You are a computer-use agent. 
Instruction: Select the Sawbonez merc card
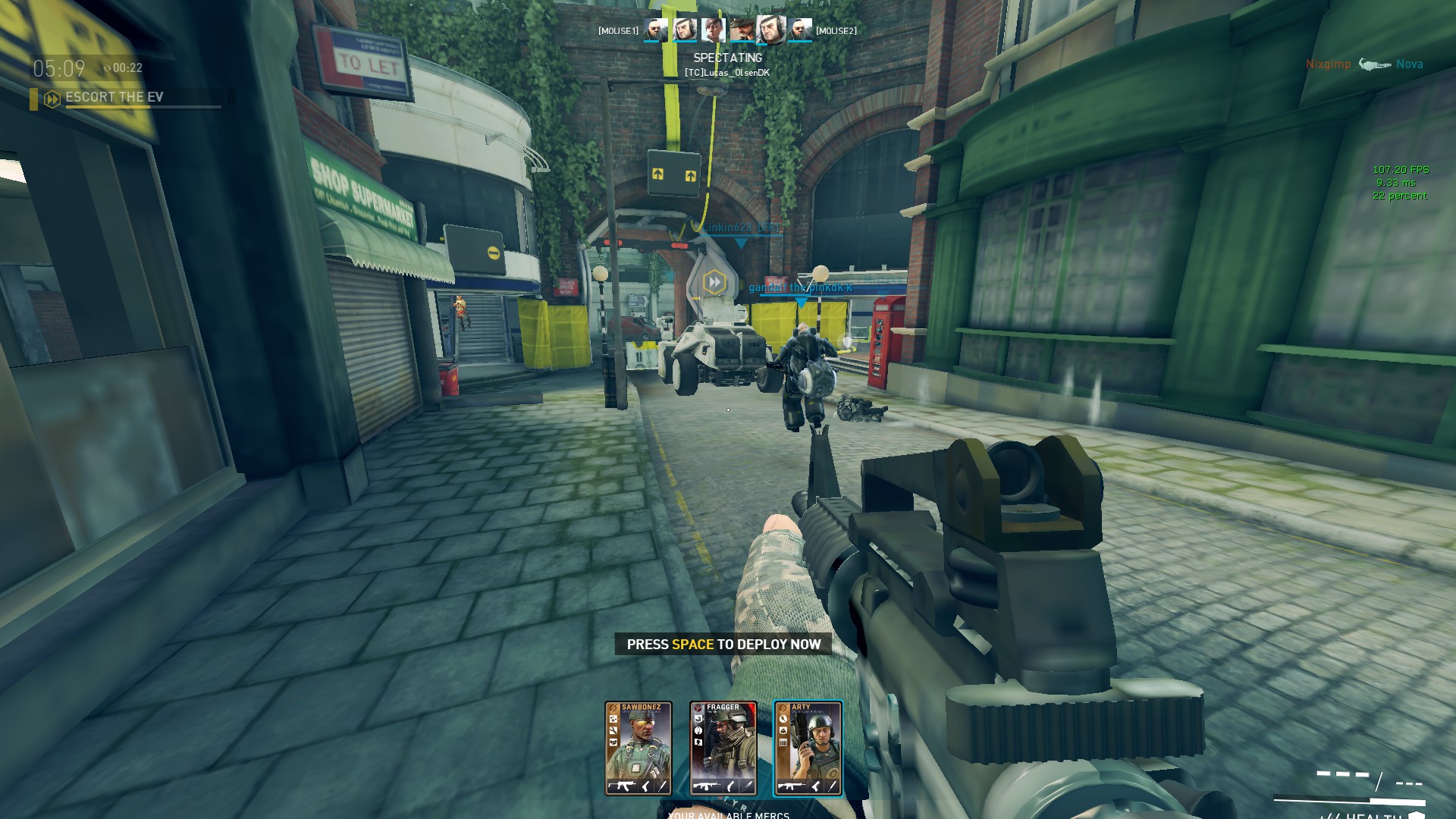638,748
